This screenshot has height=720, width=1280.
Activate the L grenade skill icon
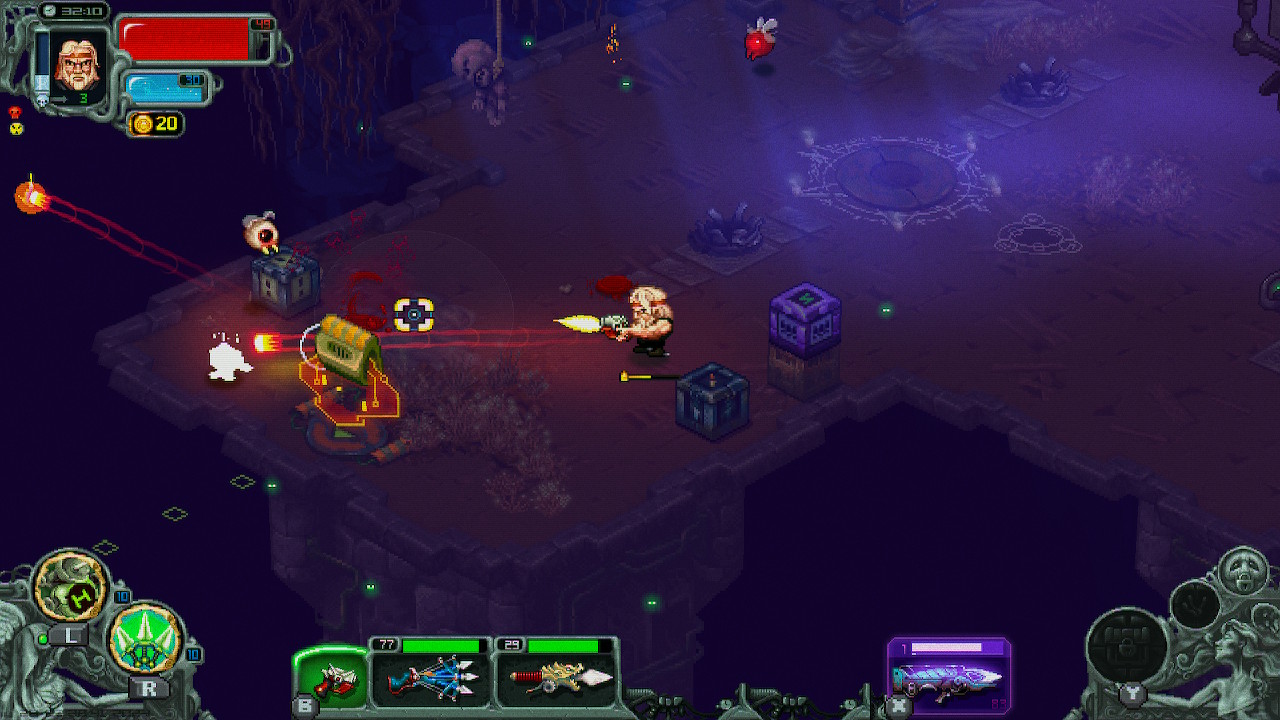pos(67,585)
